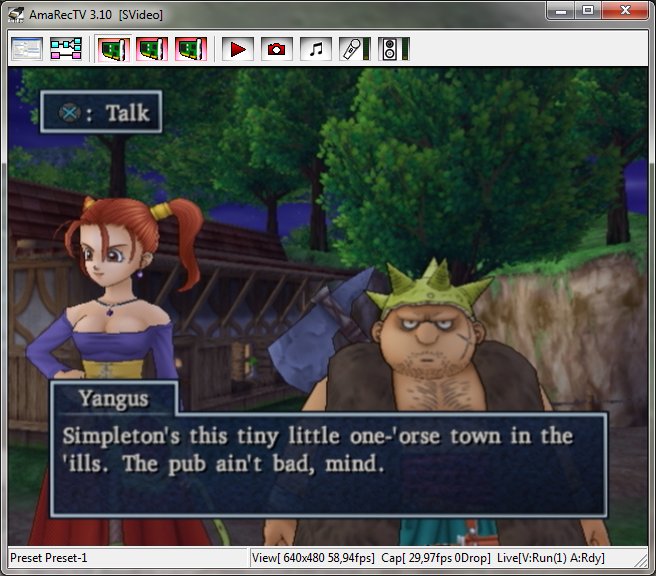Start recording with the red play button
The height and width of the screenshot is (576, 656).
coord(238,48)
